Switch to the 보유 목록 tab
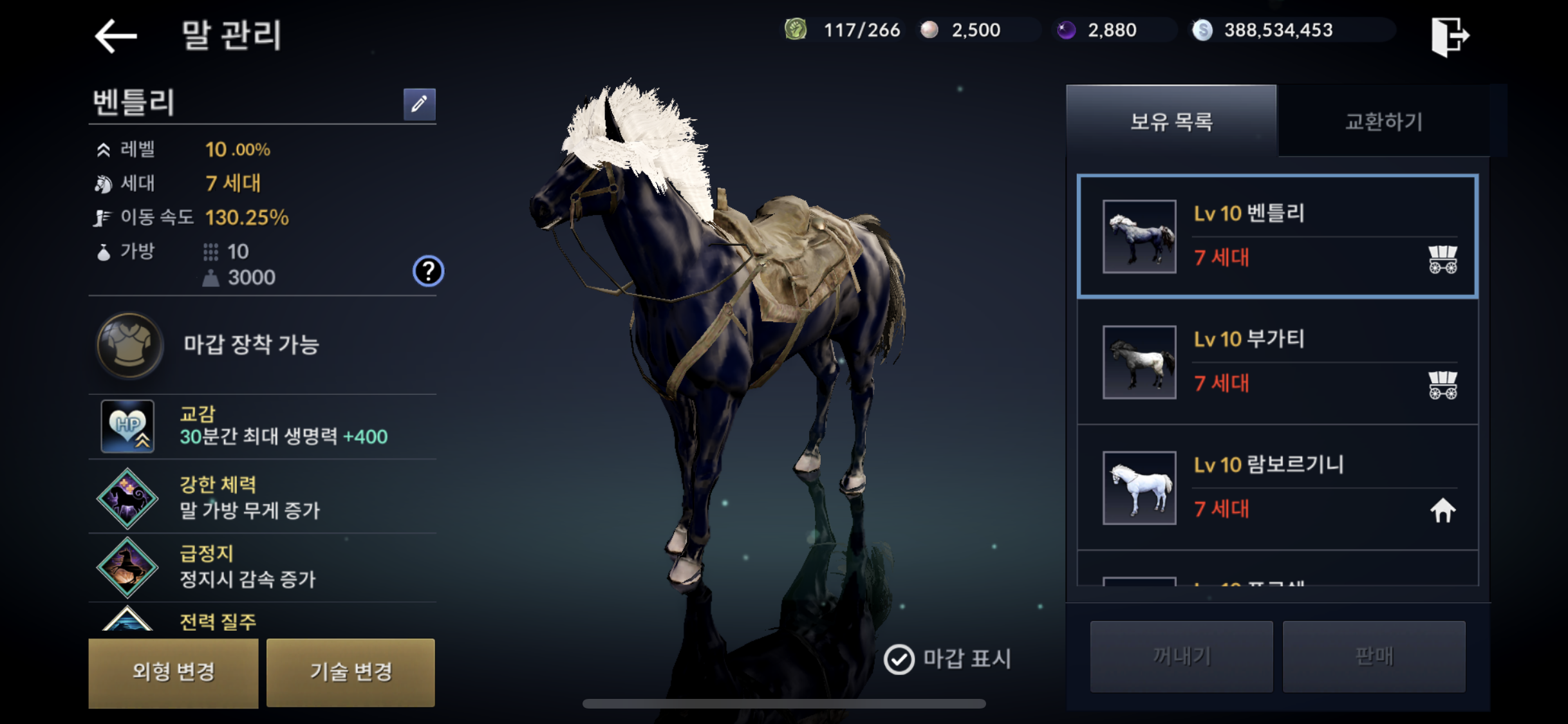The width and height of the screenshot is (1568, 724). pos(1171,121)
